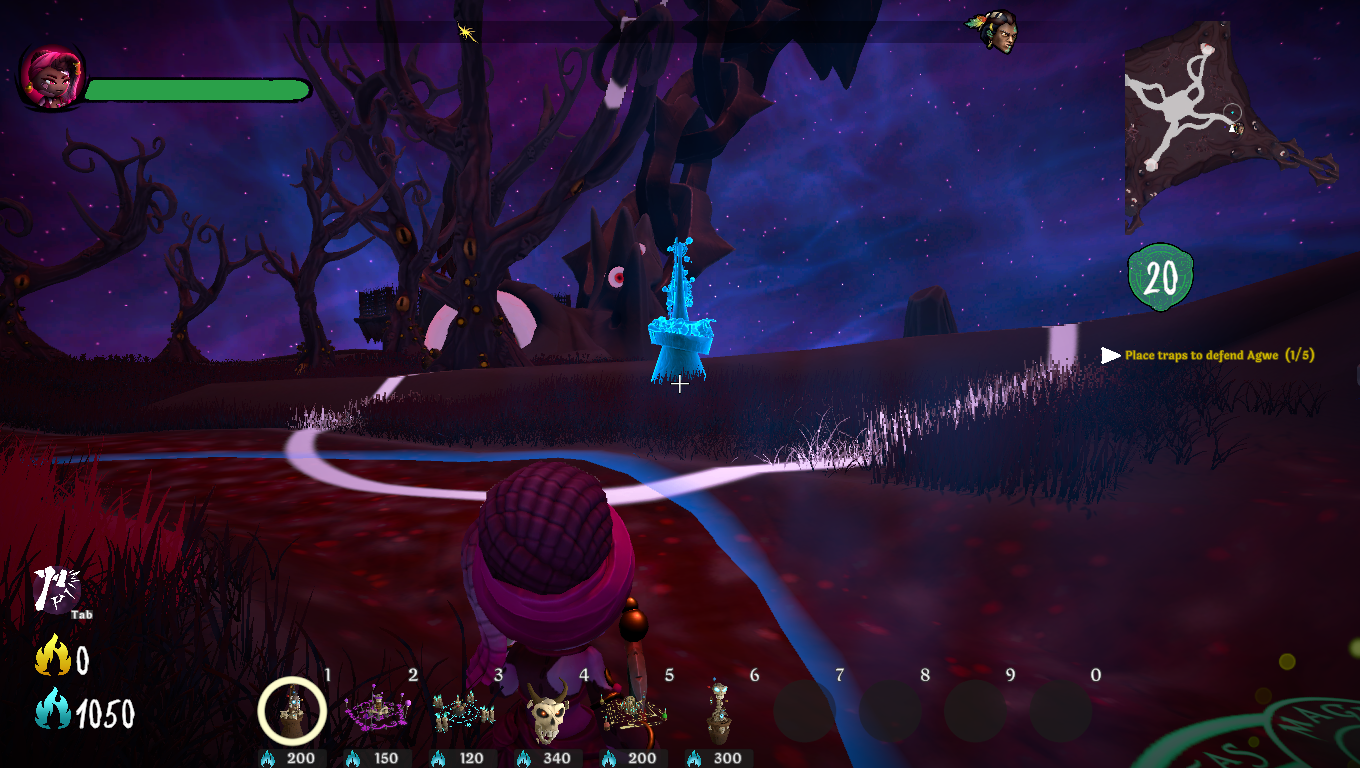1360x768 pixels.
Task: Select the golden ritual circle trap costing 200
Action: click(633, 711)
